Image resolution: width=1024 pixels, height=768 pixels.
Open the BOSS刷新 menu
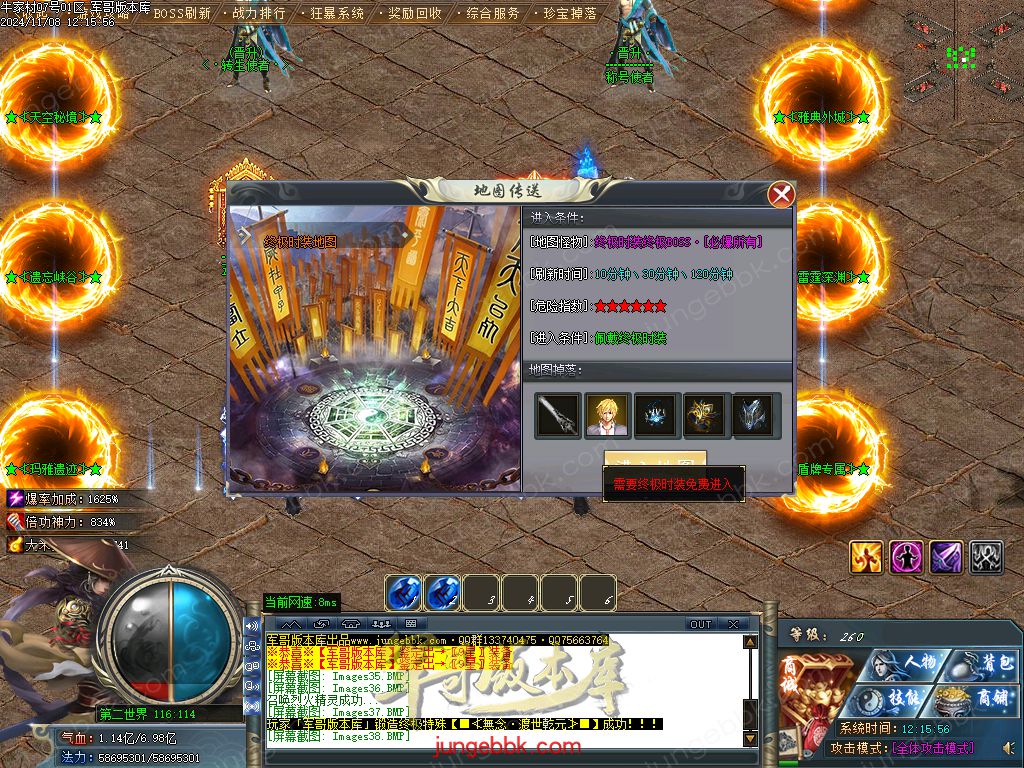point(182,14)
